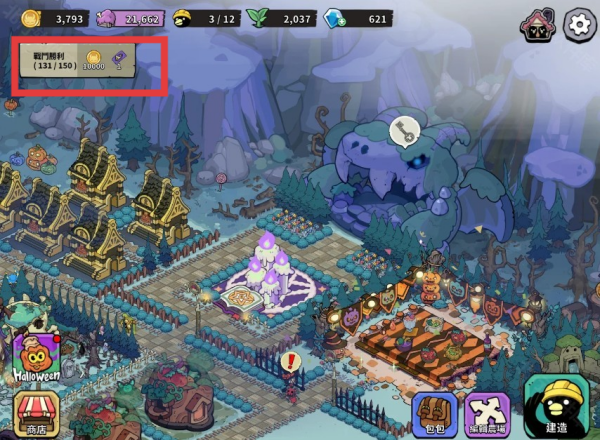Open the hooded character profile icon
The image size is (600, 440).
[537, 24]
